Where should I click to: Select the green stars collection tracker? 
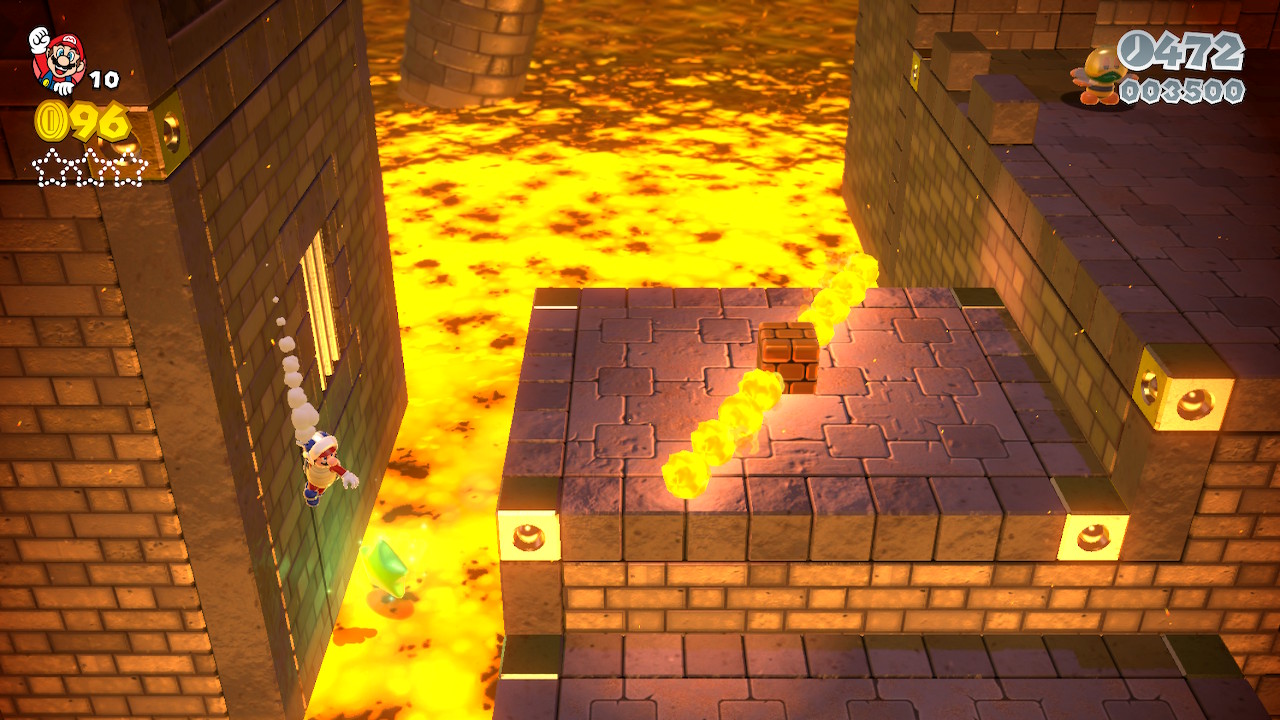pyautogui.click(x=90, y=168)
